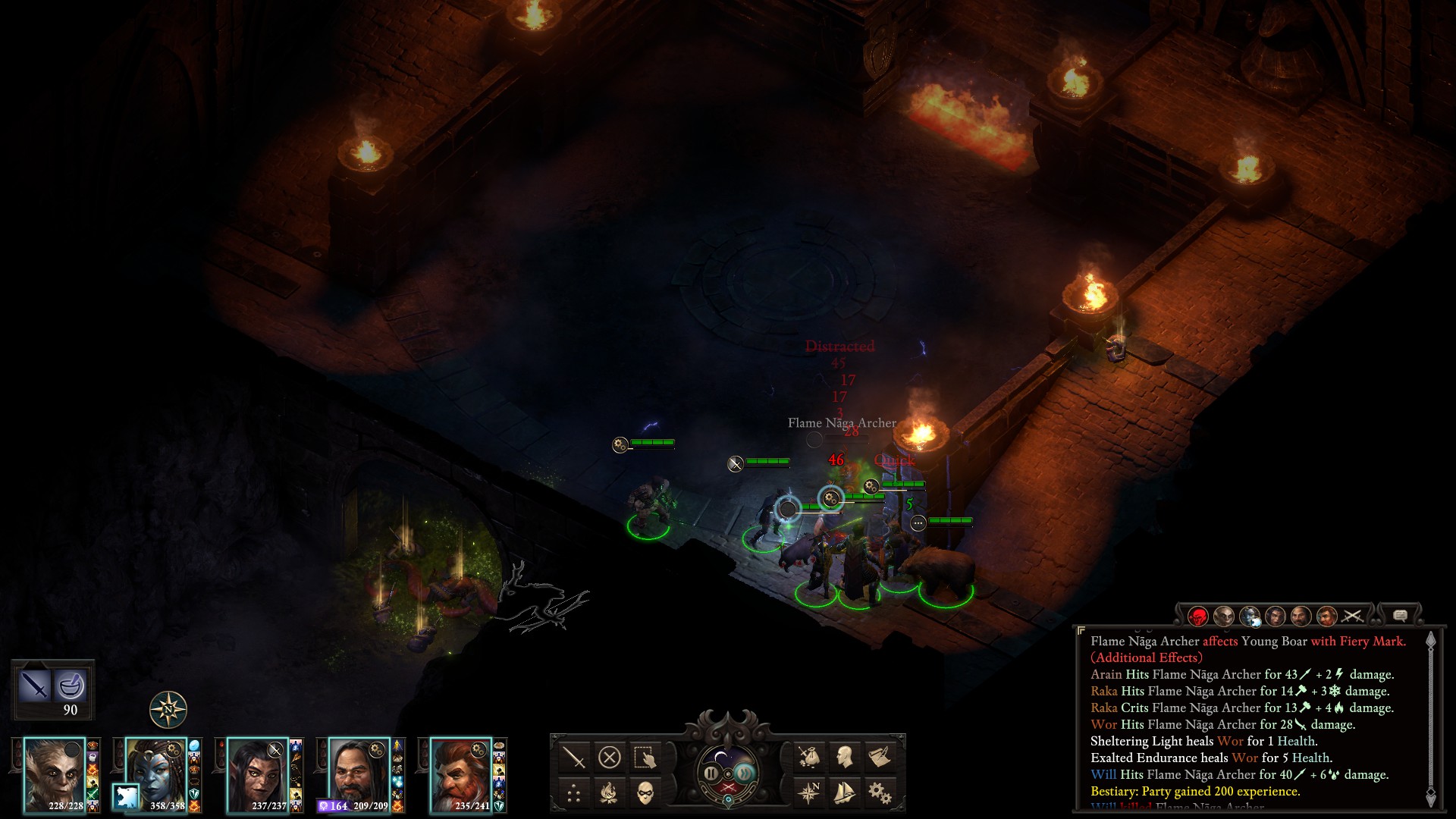Click the mortar and pestle consumables icon
Image resolution: width=1456 pixels, height=819 pixels.
[x=71, y=685]
